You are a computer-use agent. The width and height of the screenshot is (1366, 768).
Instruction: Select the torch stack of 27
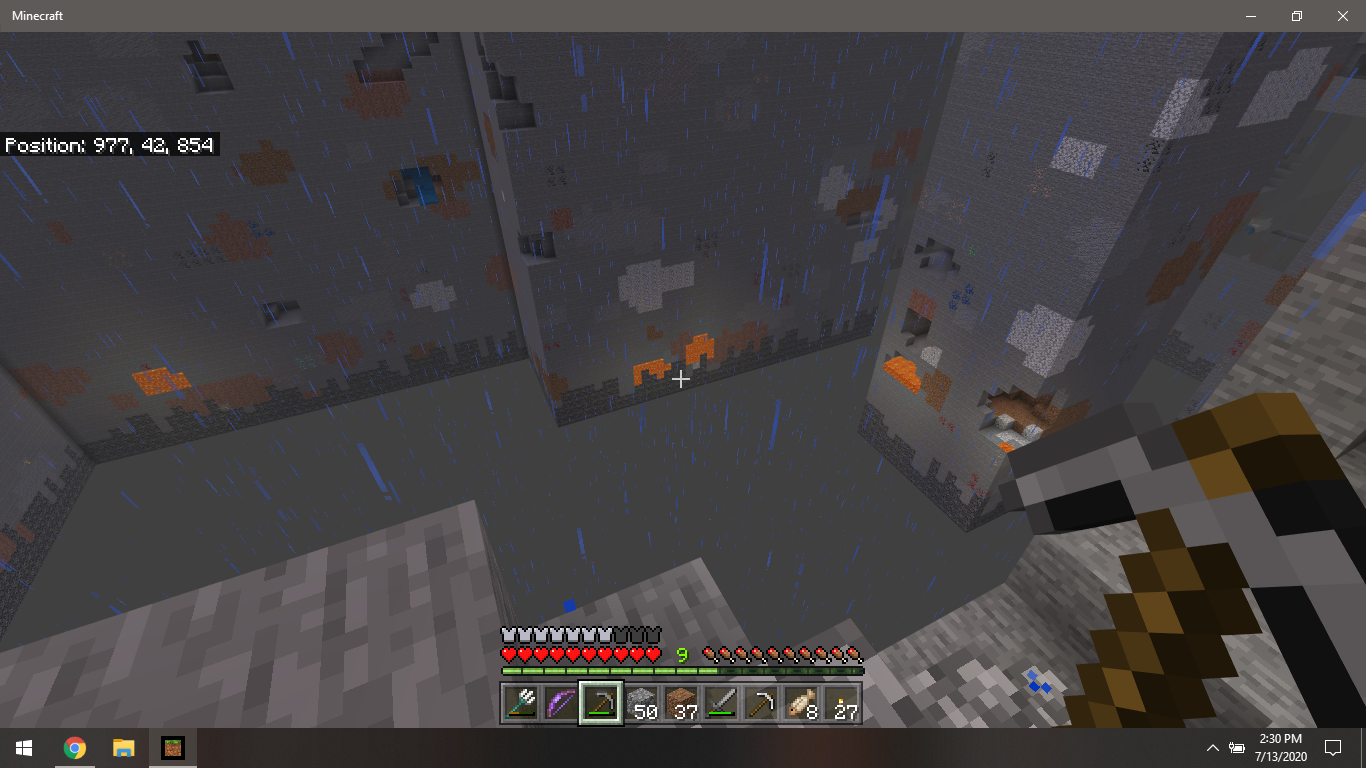[x=841, y=703]
